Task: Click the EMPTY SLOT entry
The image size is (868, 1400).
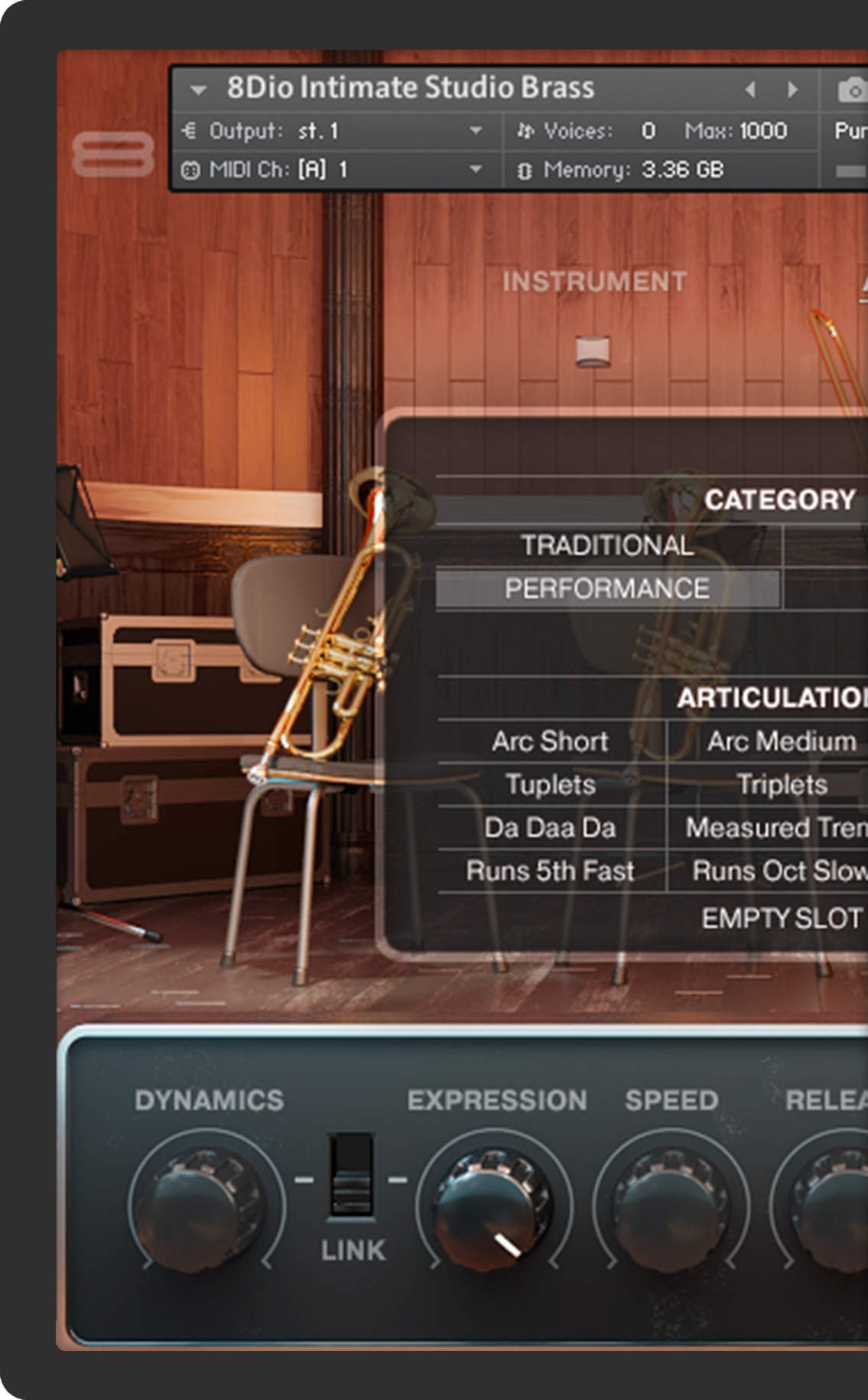Action: pyautogui.click(x=782, y=918)
